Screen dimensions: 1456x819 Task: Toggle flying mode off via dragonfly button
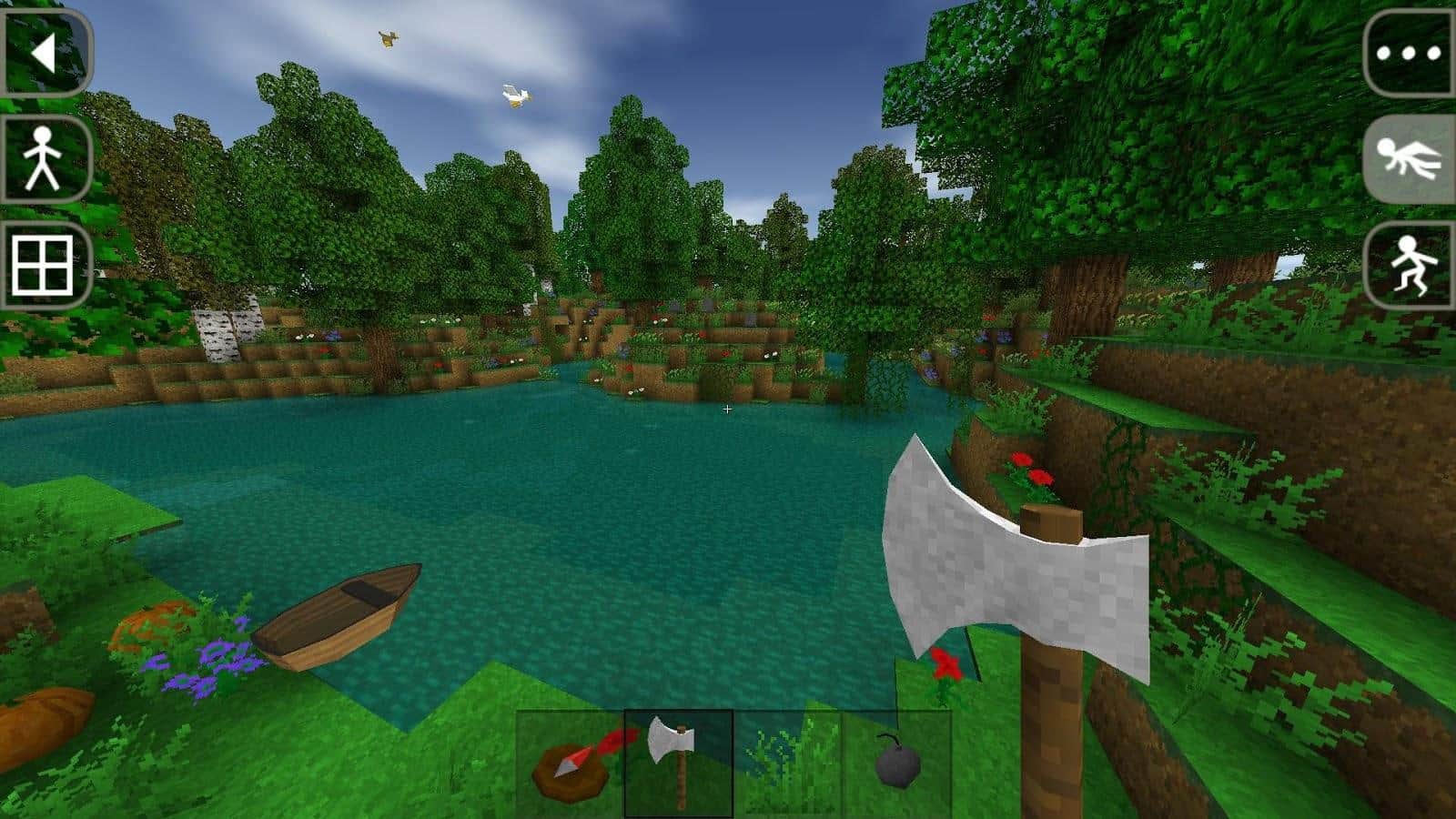[x=1412, y=159]
